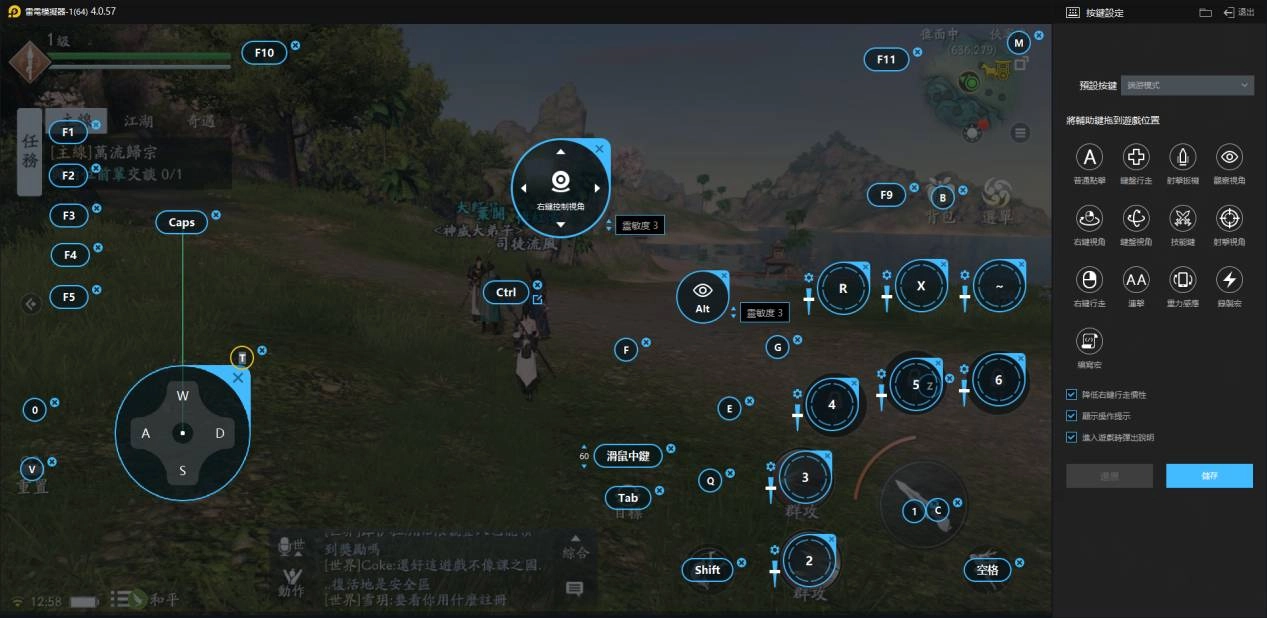The image size is (1267, 618).
Task: Switch to the 奇遇 quest tab
Action: coord(201,121)
